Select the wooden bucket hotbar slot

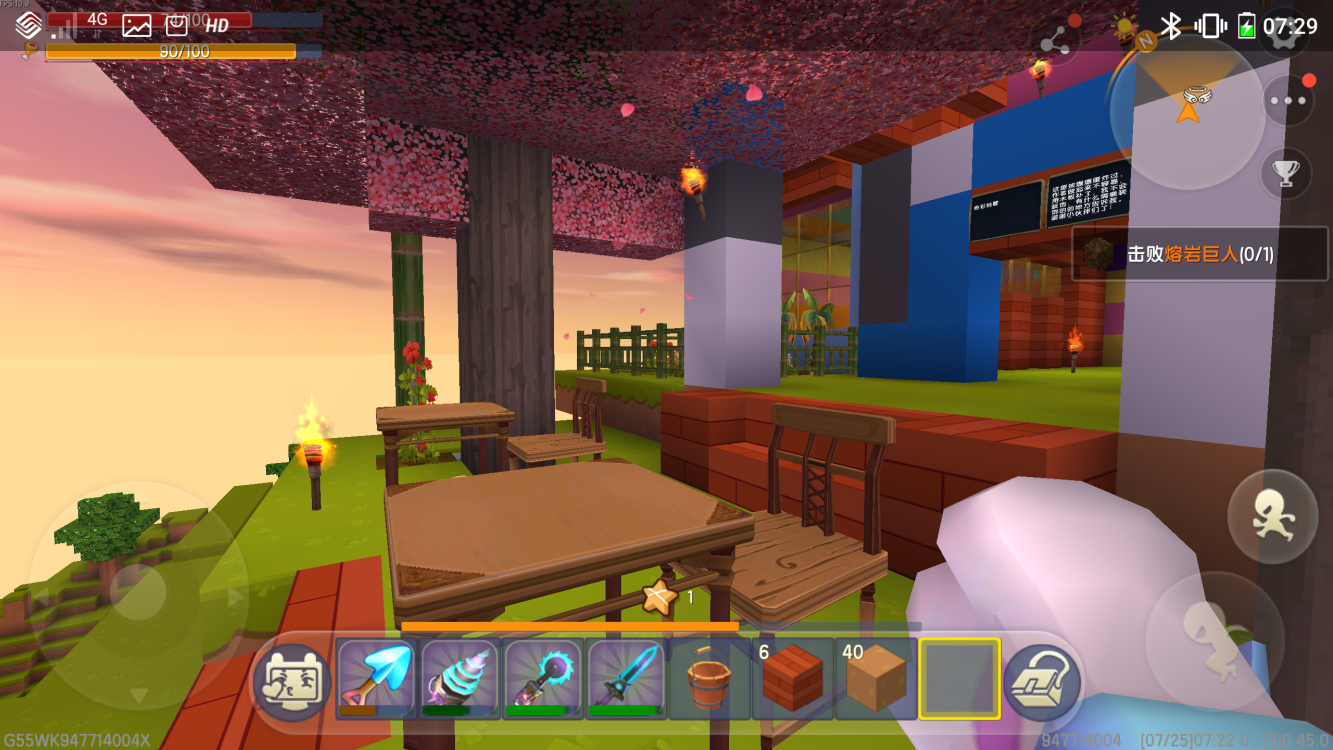[710, 679]
